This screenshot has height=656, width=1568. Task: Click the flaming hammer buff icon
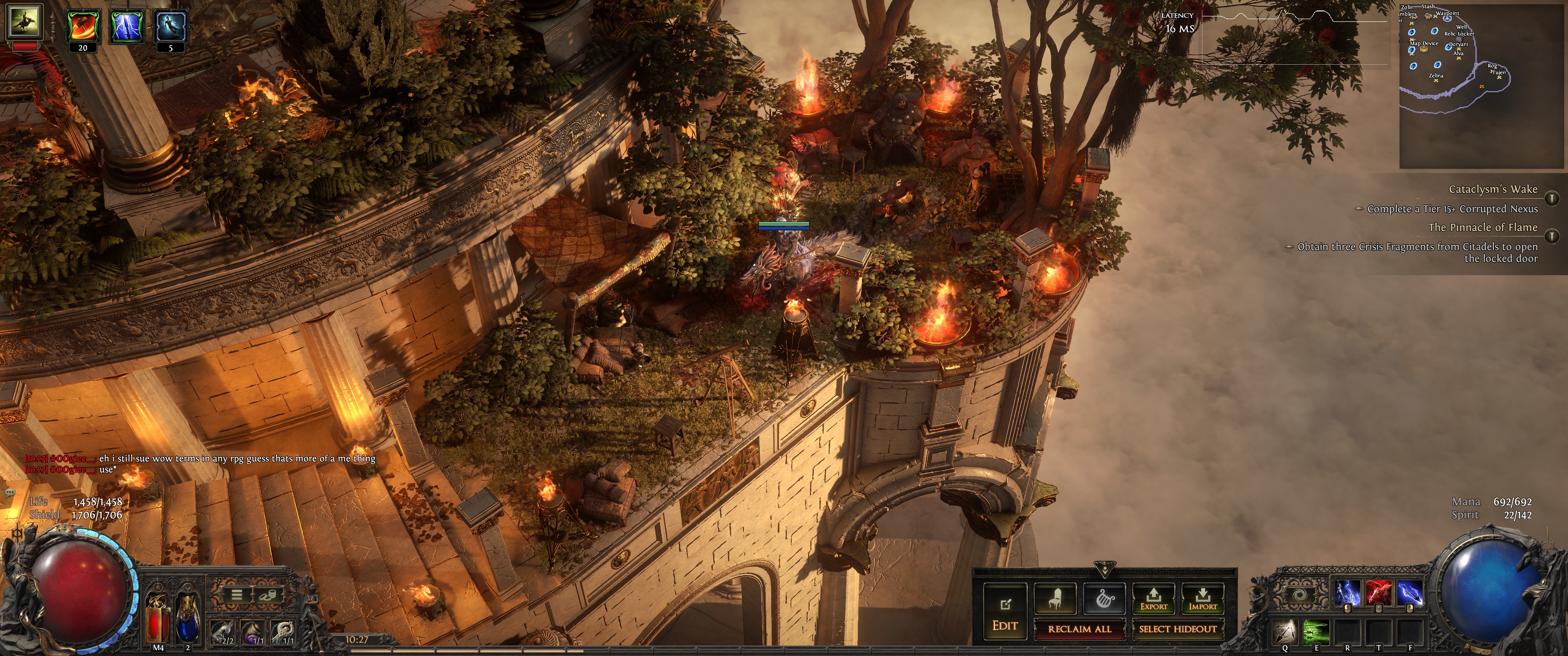pos(82,26)
